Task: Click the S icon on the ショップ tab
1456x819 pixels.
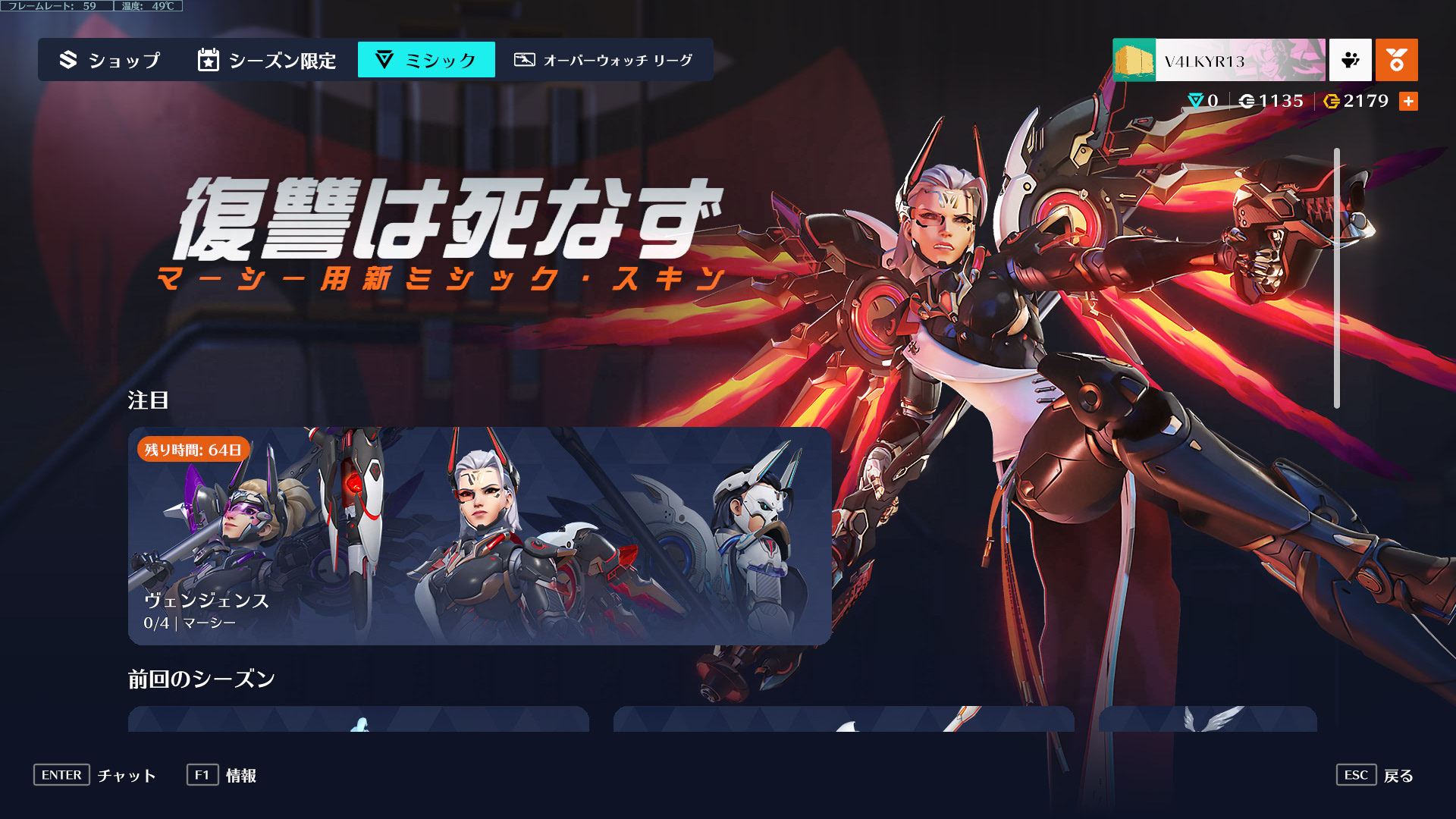Action: pos(67,60)
